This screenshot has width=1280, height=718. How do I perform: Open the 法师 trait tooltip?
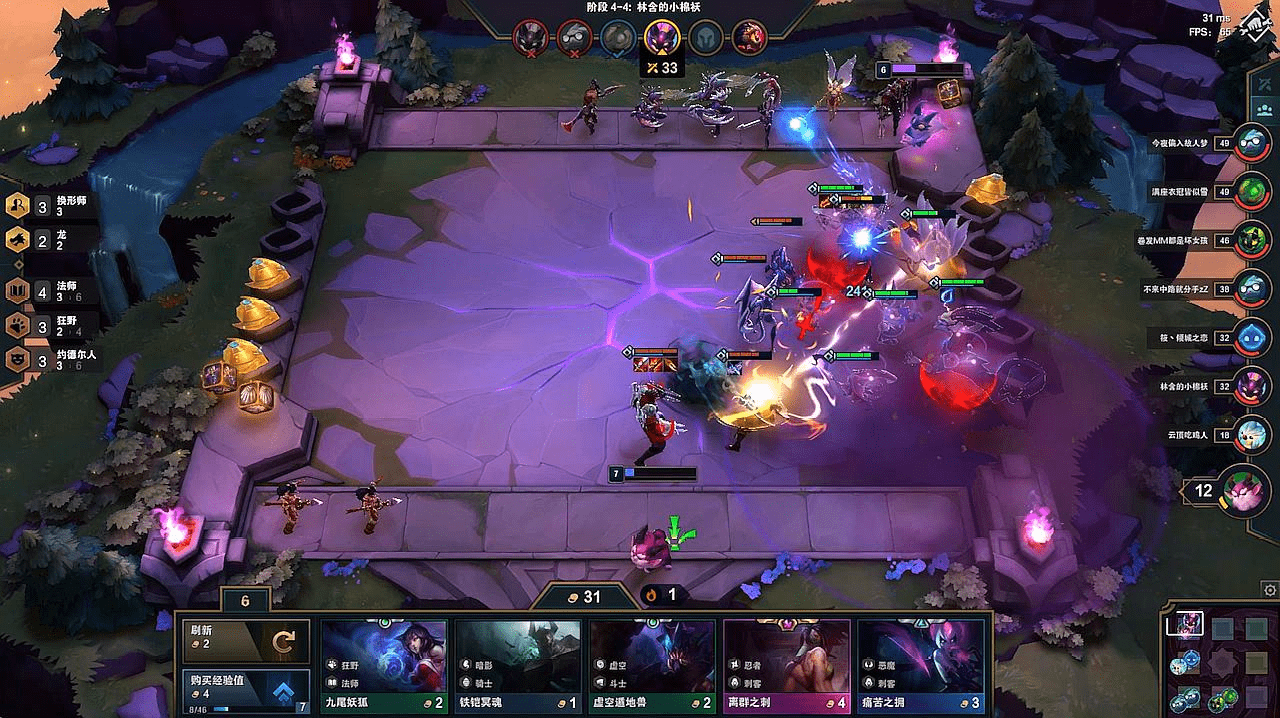(50, 292)
